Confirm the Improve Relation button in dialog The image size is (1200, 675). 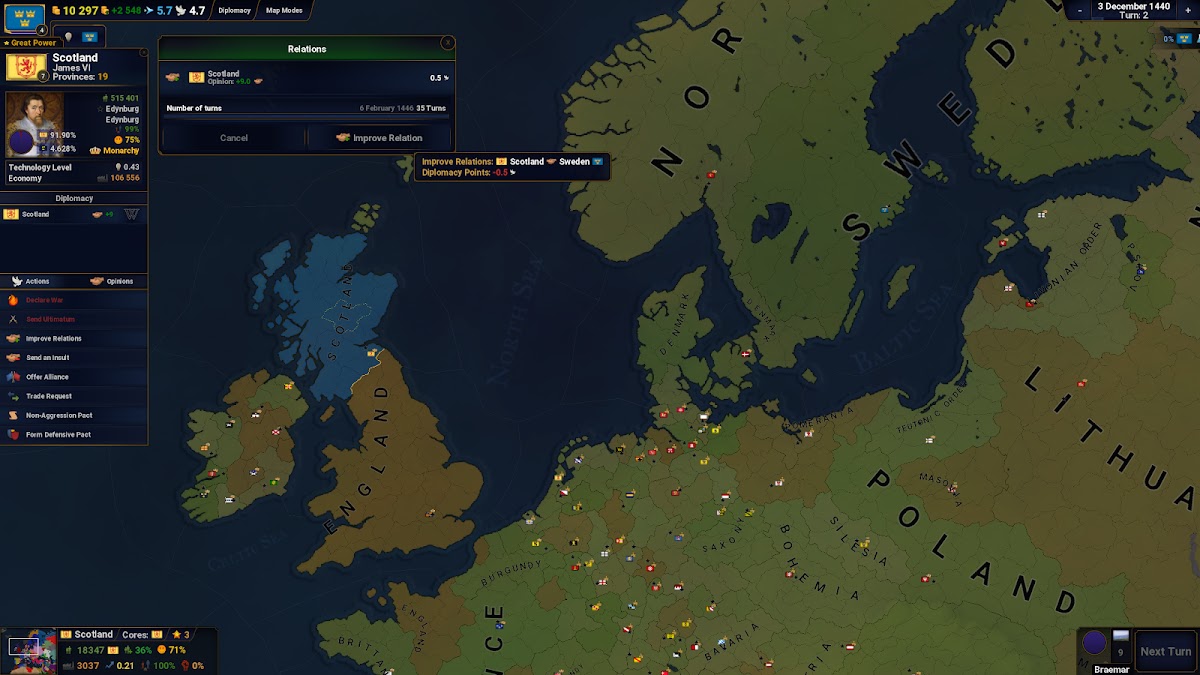point(379,138)
